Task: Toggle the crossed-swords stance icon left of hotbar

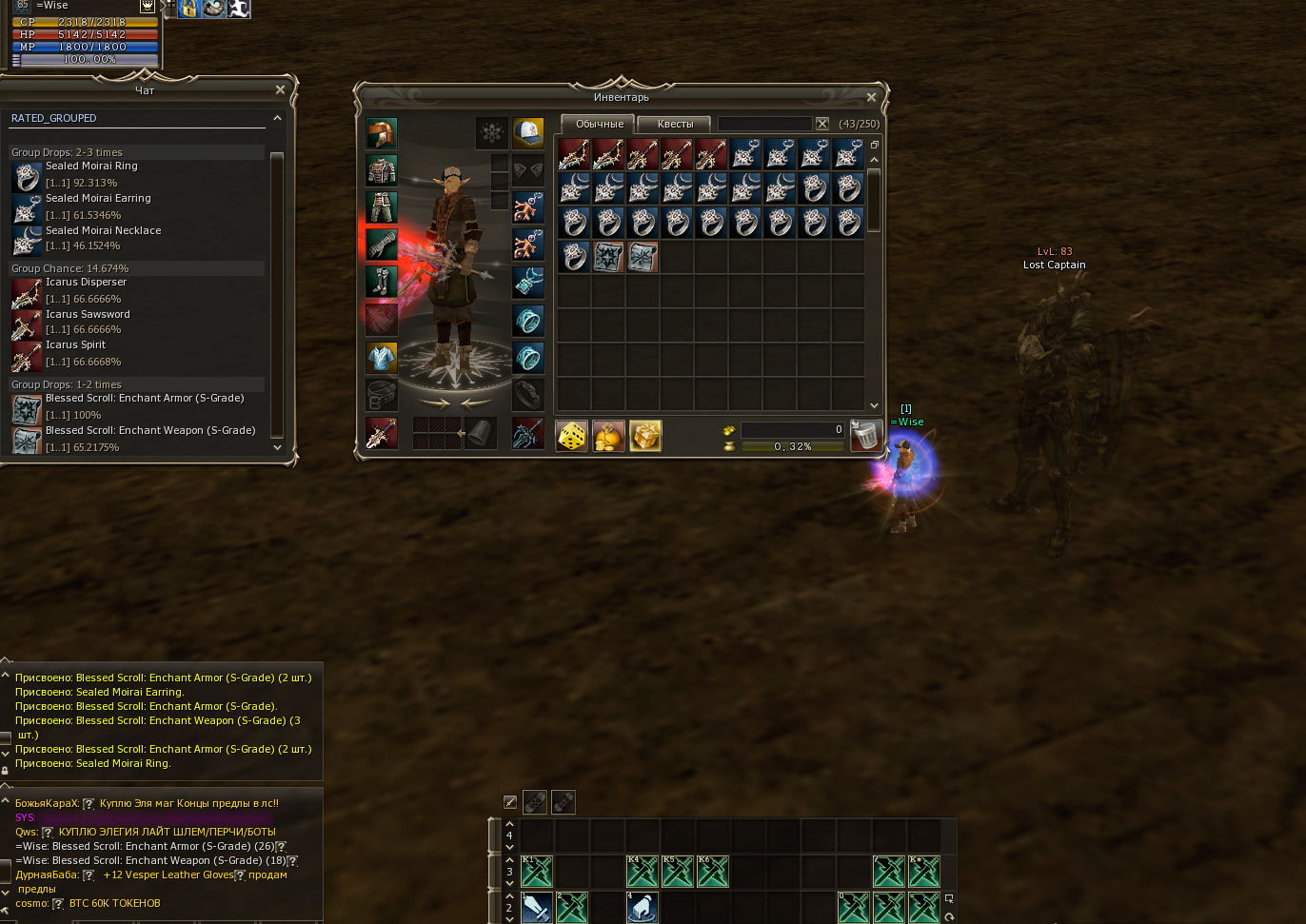Action: tap(509, 802)
